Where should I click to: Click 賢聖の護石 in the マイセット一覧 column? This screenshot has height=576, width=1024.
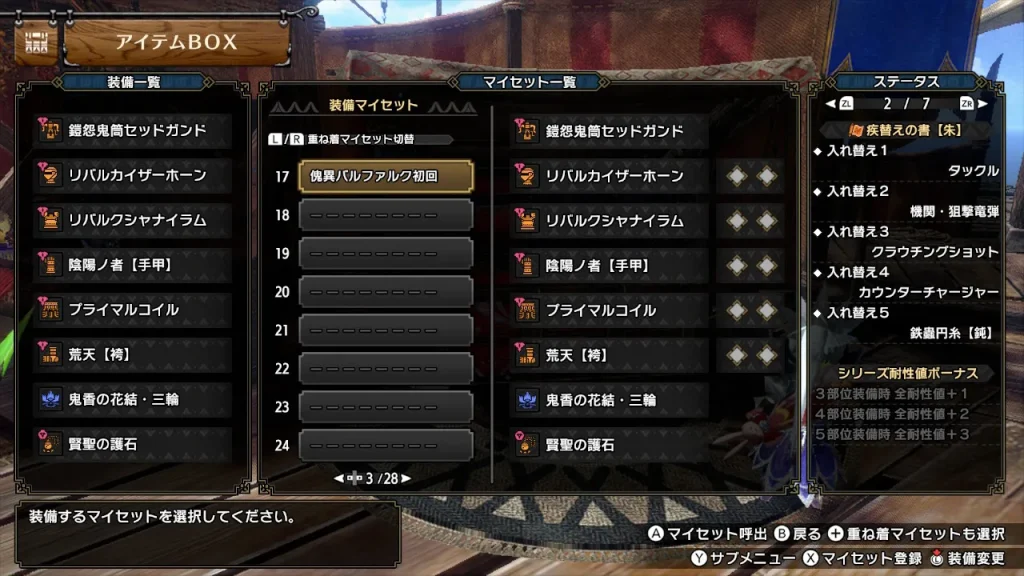(612, 445)
